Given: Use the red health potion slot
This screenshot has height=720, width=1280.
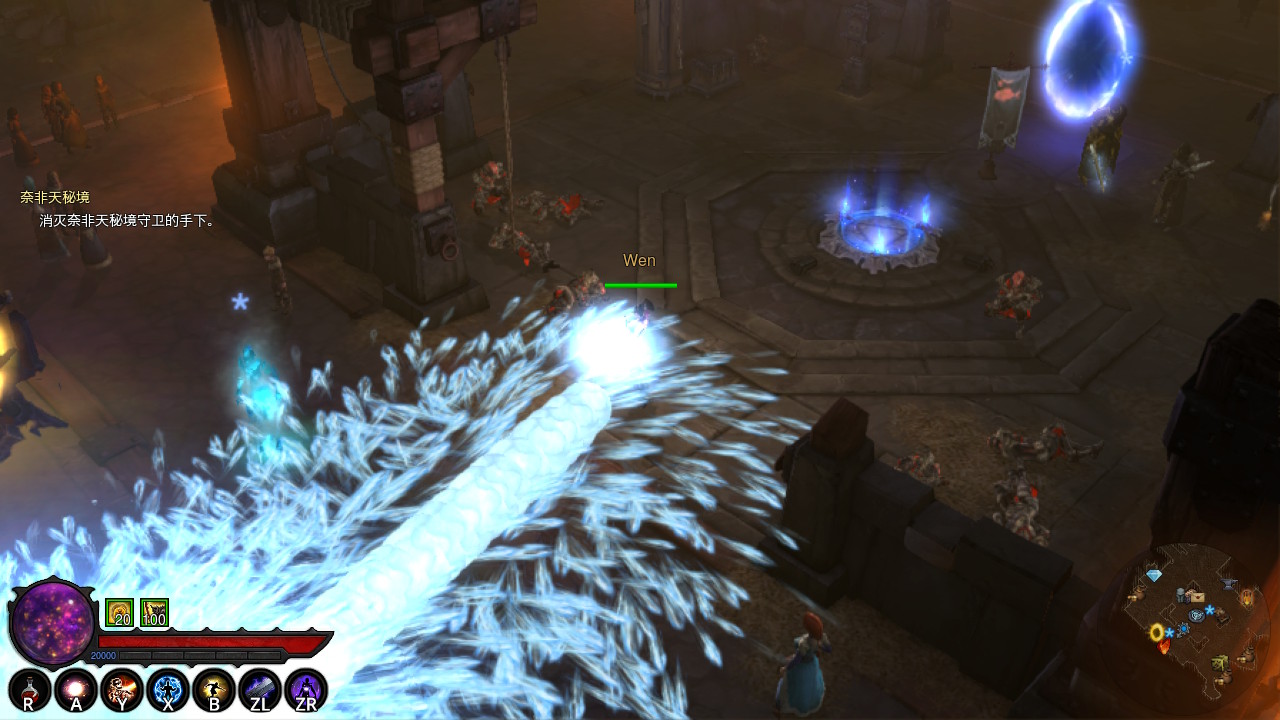Looking at the screenshot, I should [x=28, y=689].
